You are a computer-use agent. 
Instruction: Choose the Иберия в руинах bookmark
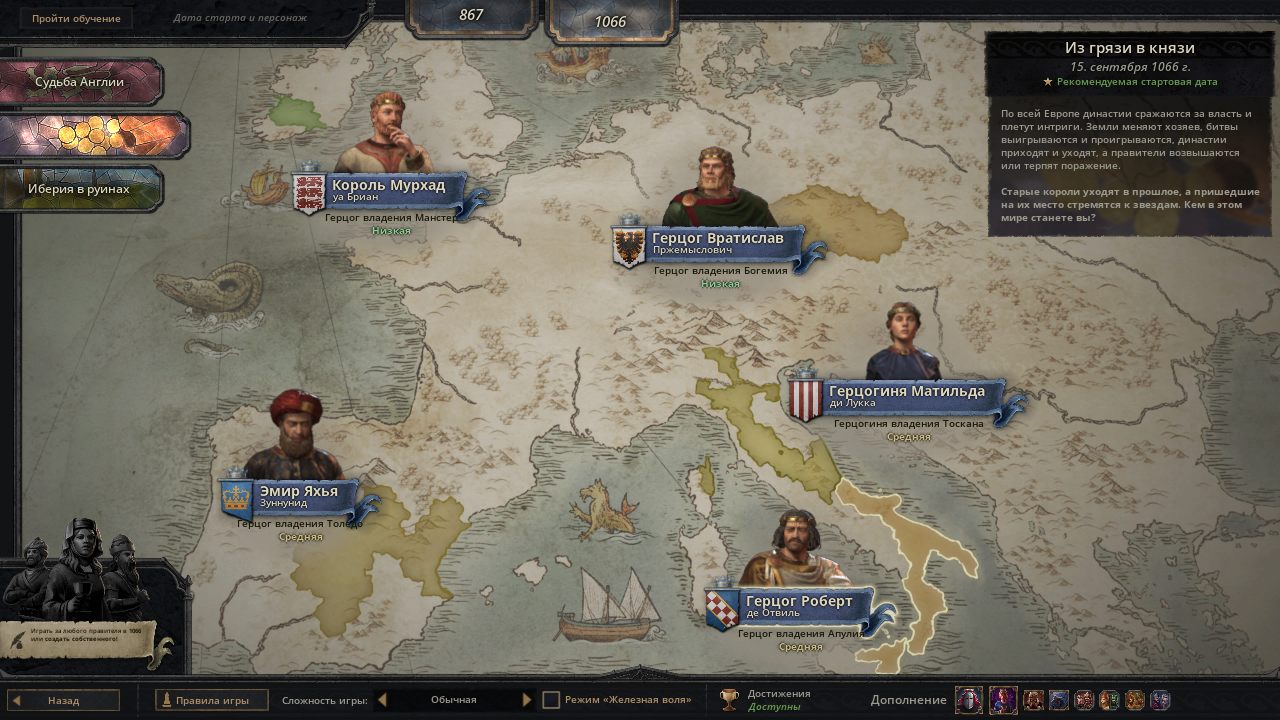click(80, 189)
